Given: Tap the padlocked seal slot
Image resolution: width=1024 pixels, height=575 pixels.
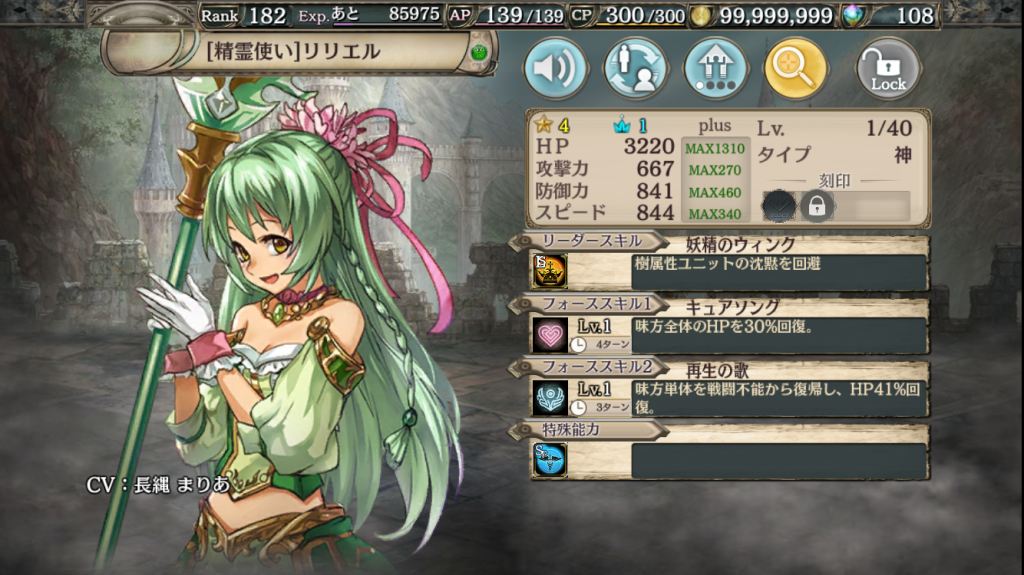Looking at the screenshot, I should 817,206.
